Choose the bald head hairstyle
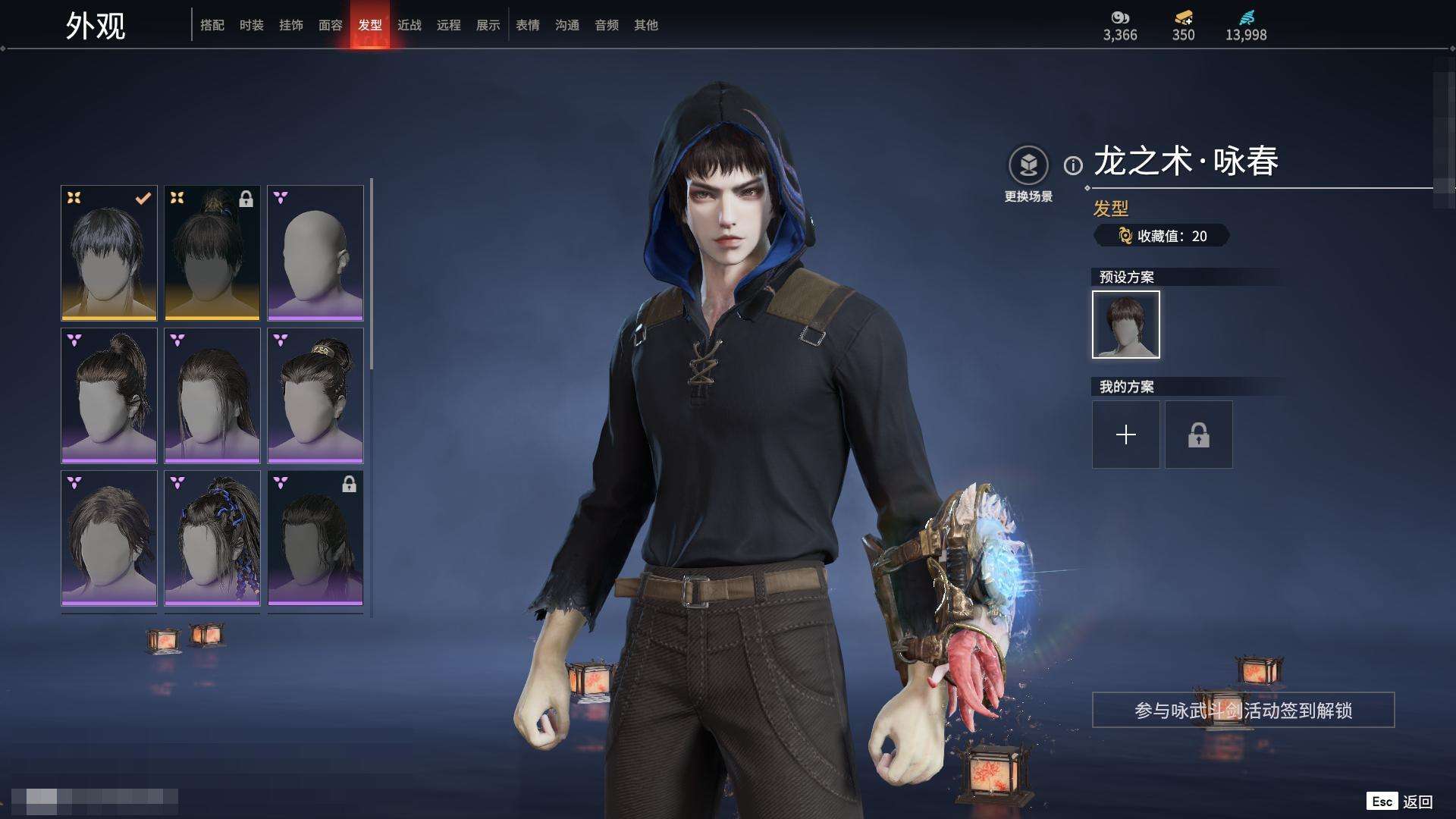The image size is (1456, 819). [315, 253]
